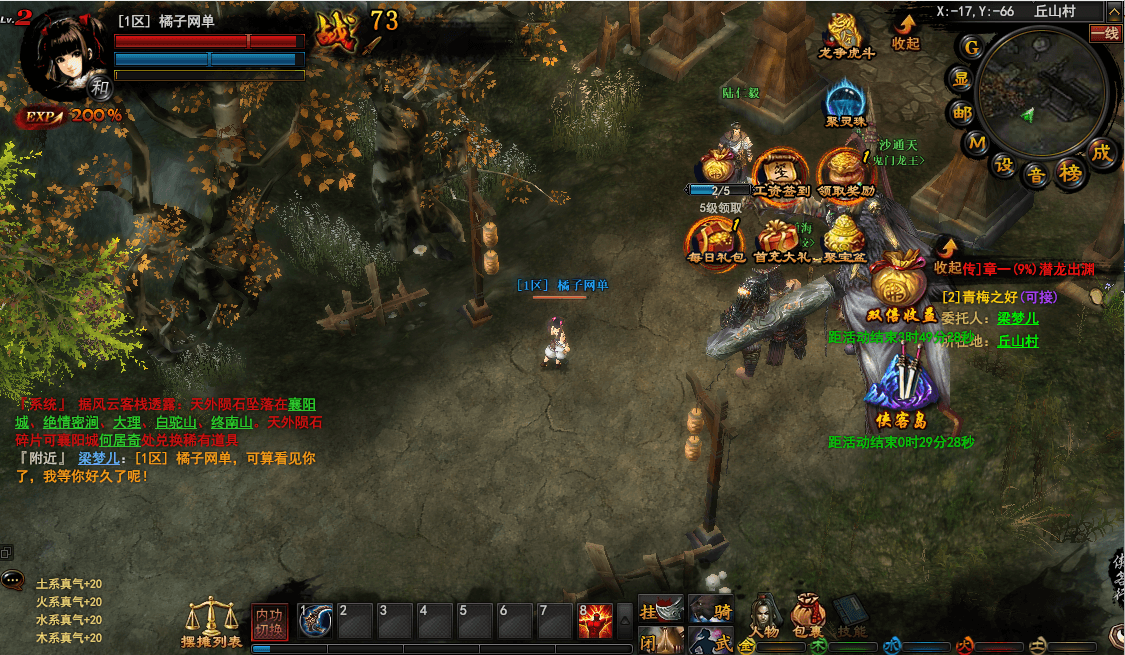This screenshot has height=655, width=1125.
Task: Open the 双倍收益 double earnings bag
Action: 902,284
